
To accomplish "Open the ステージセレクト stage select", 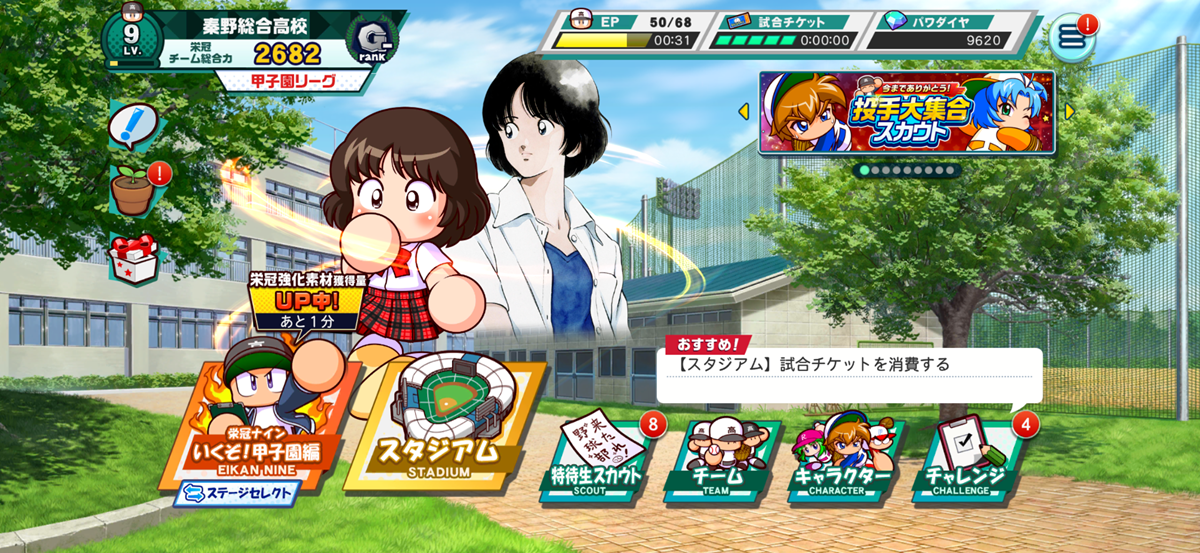I will pos(237,492).
